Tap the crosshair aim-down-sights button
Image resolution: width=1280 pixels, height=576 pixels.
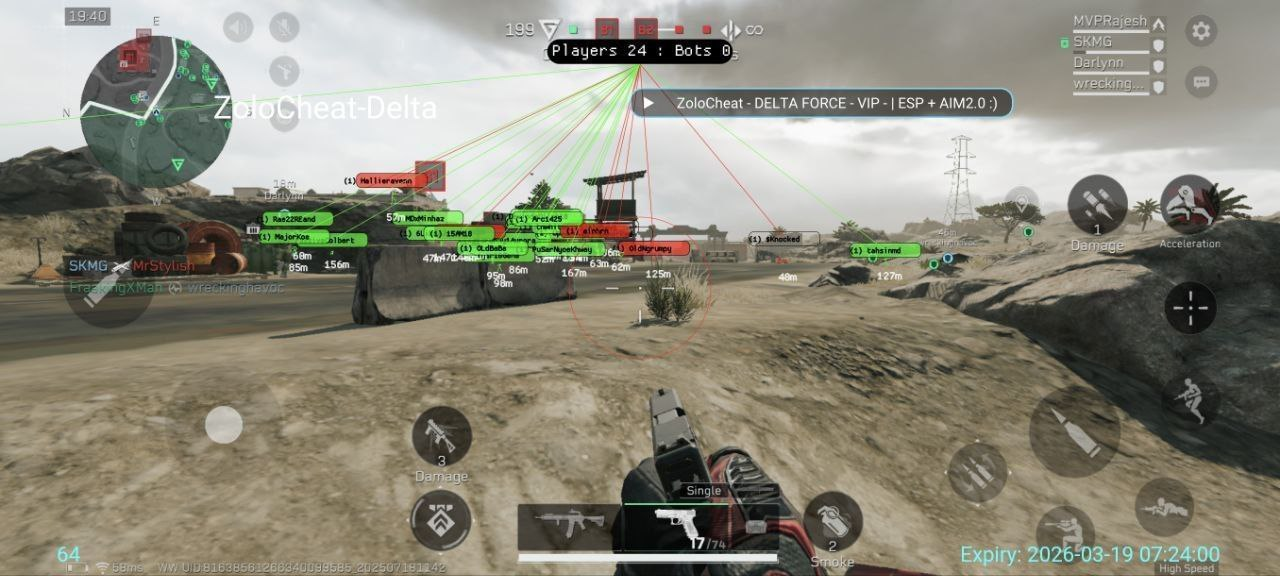(x=1190, y=307)
